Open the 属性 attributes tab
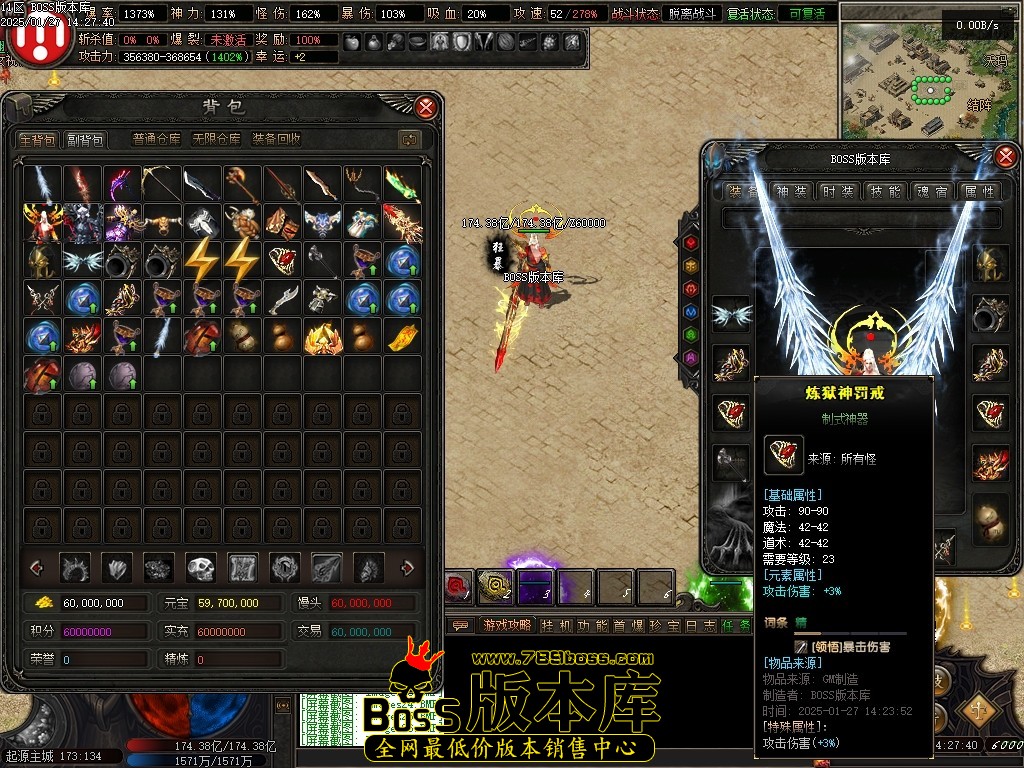Image resolution: width=1024 pixels, height=768 pixels. tap(977, 191)
